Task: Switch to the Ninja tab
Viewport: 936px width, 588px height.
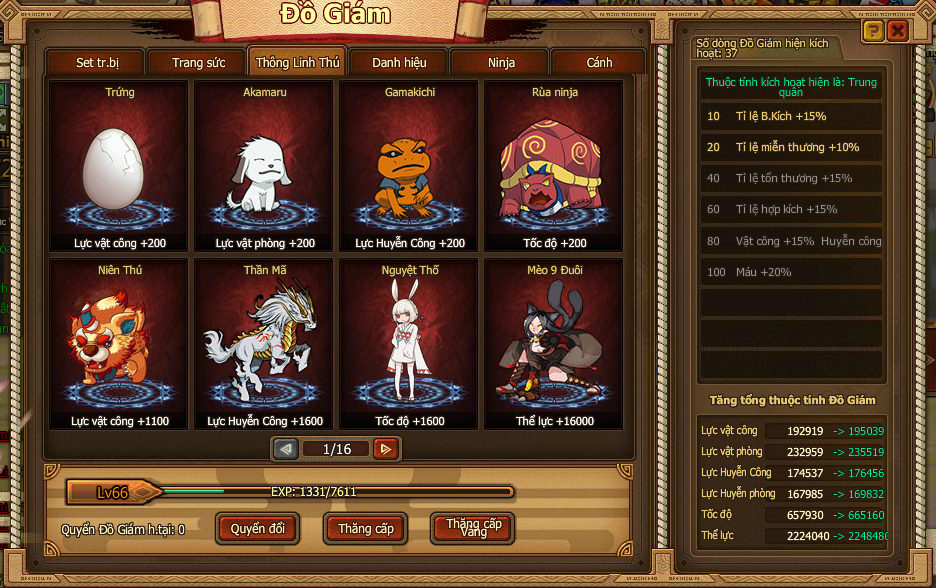Action: click(500, 62)
